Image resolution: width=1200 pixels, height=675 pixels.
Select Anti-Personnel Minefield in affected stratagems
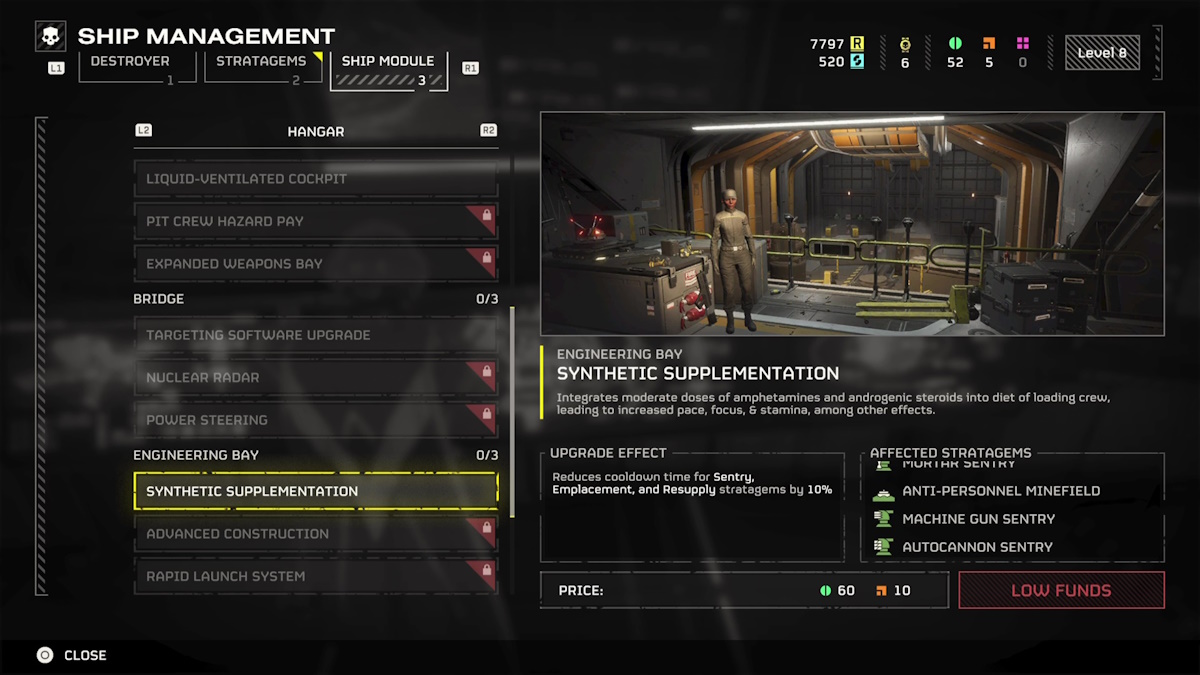1000,491
